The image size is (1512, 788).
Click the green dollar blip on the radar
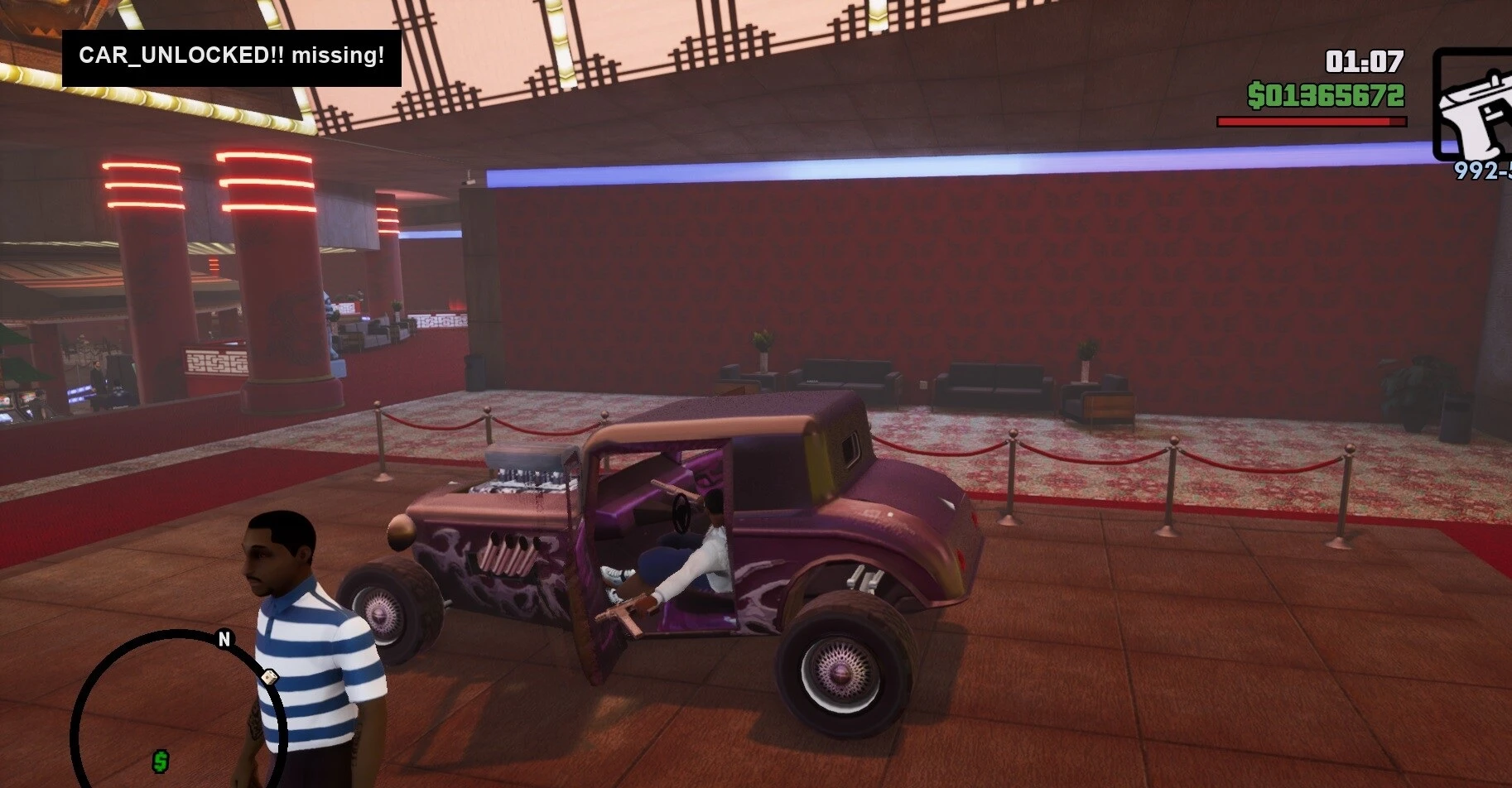[x=161, y=762]
